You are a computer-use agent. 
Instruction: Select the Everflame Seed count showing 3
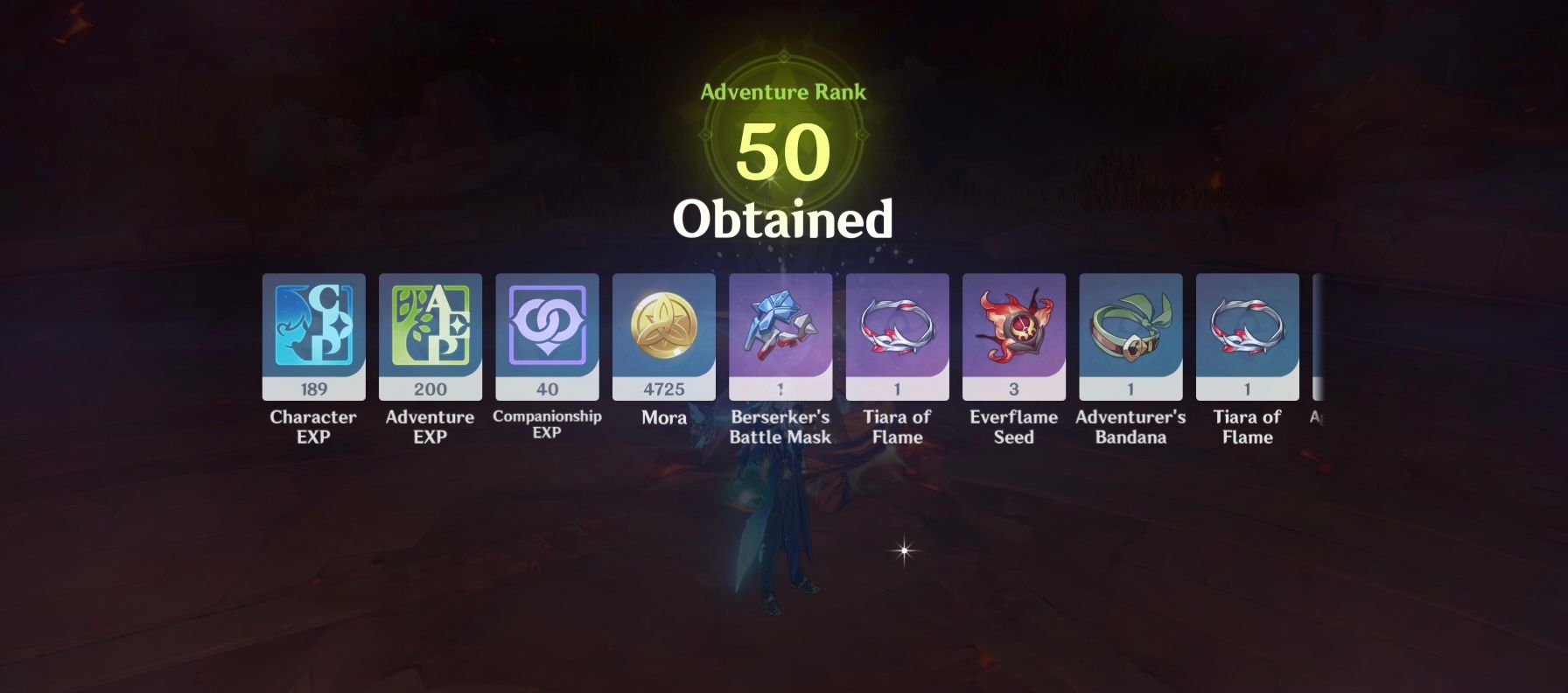point(1013,389)
